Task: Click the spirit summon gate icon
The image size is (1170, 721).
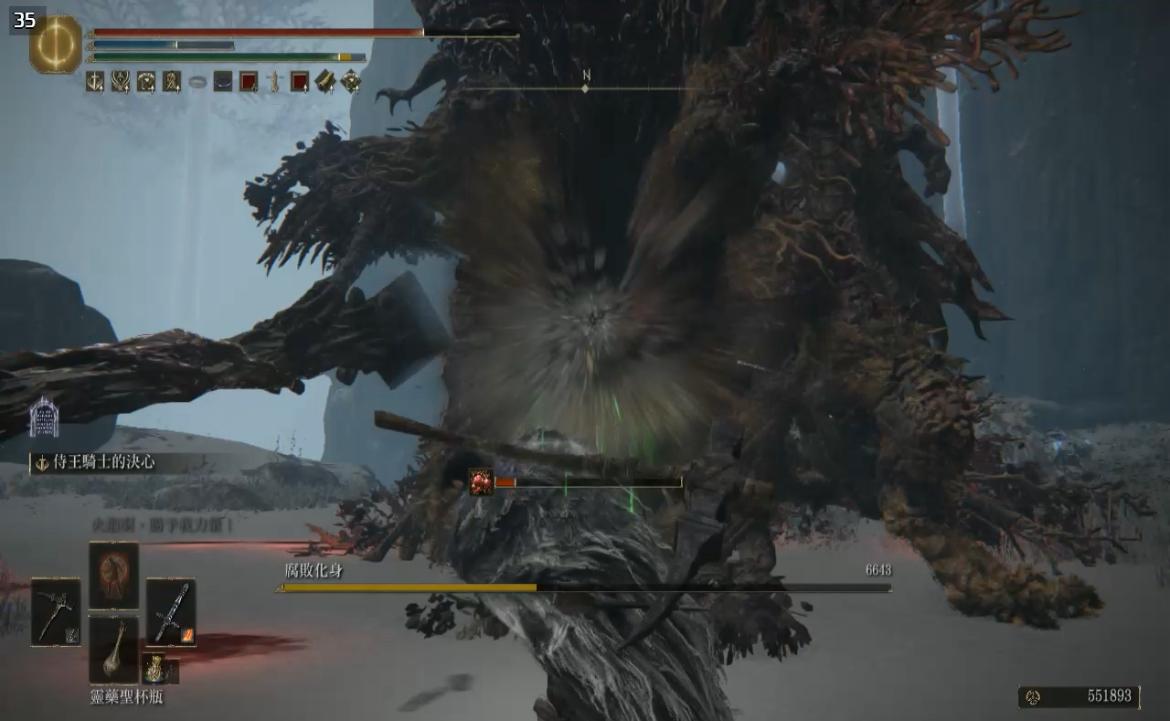Action: 43,417
